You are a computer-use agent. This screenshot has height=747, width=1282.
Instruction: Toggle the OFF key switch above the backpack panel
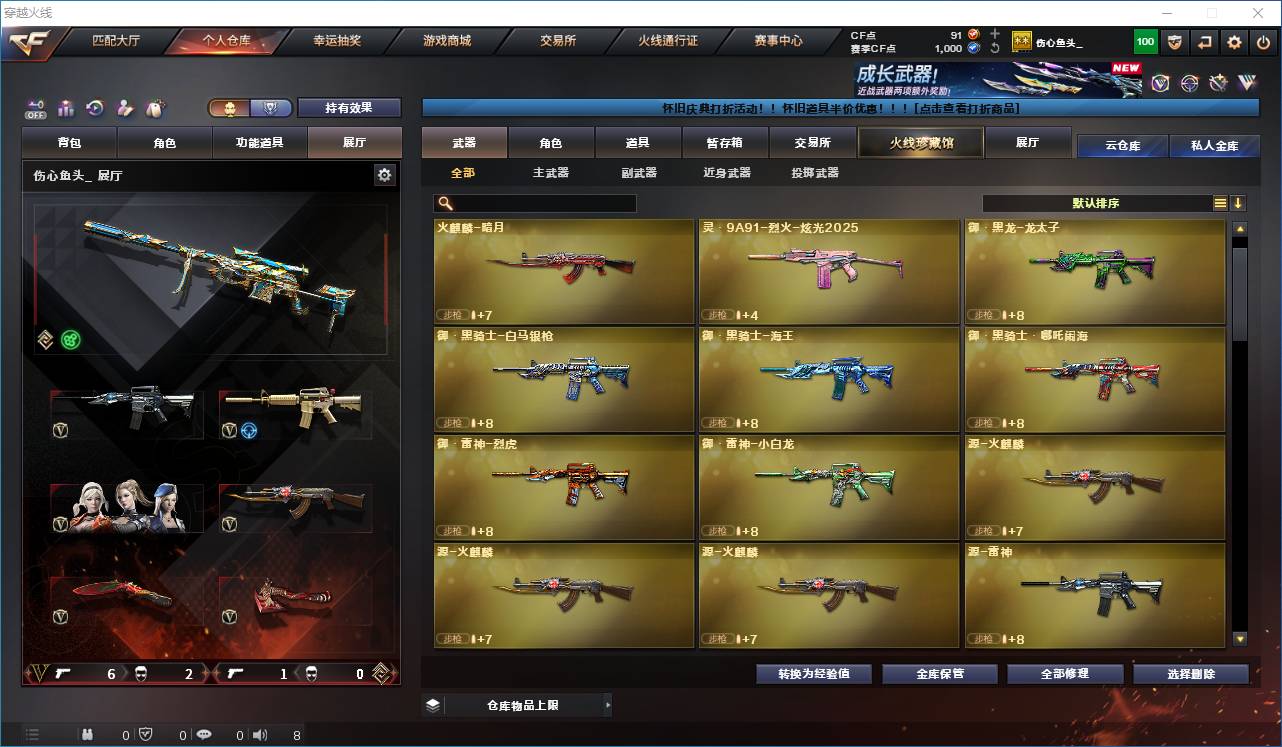click(x=36, y=106)
